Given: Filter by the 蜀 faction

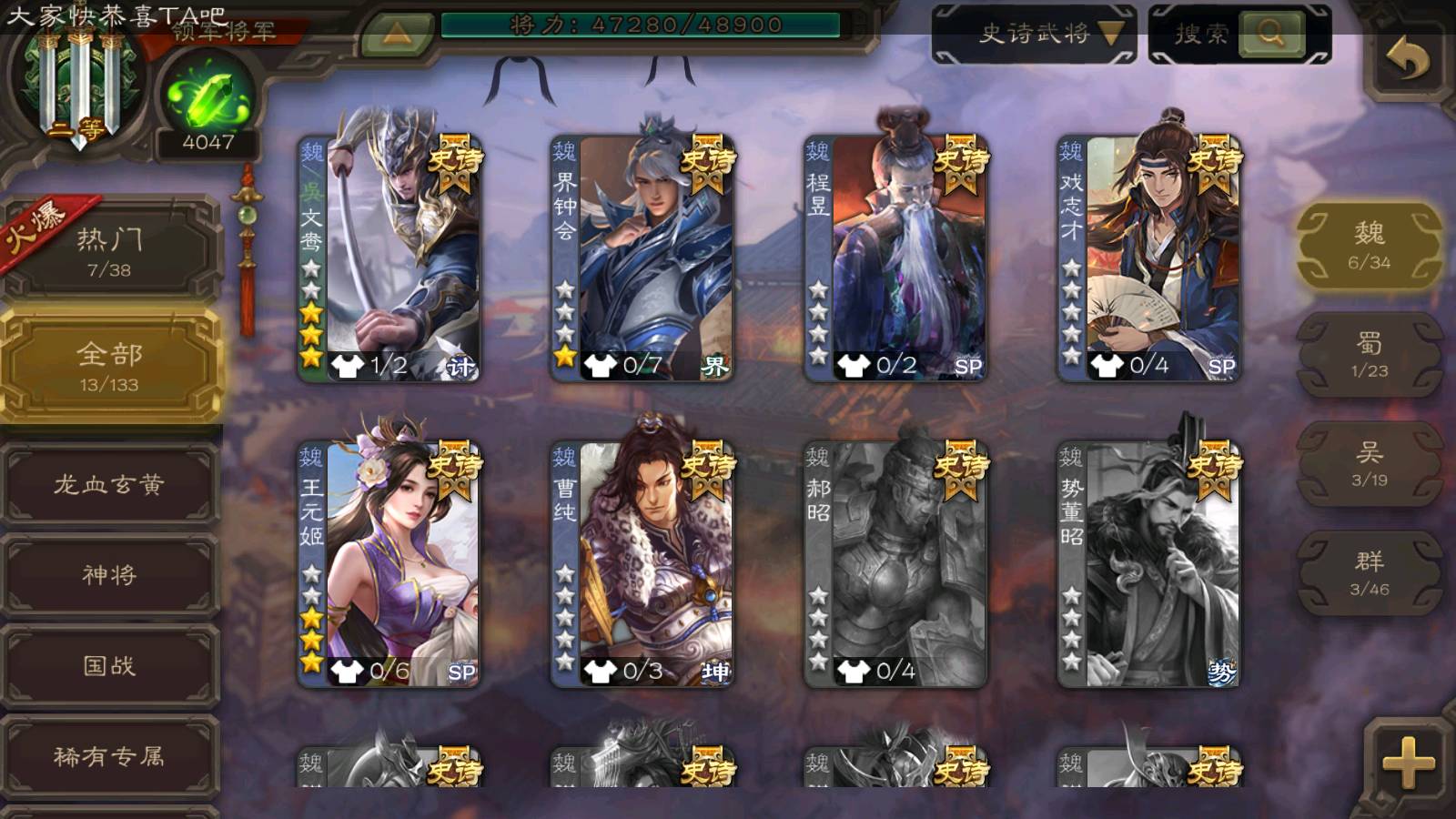Looking at the screenshot, I should coord(1369,355).
